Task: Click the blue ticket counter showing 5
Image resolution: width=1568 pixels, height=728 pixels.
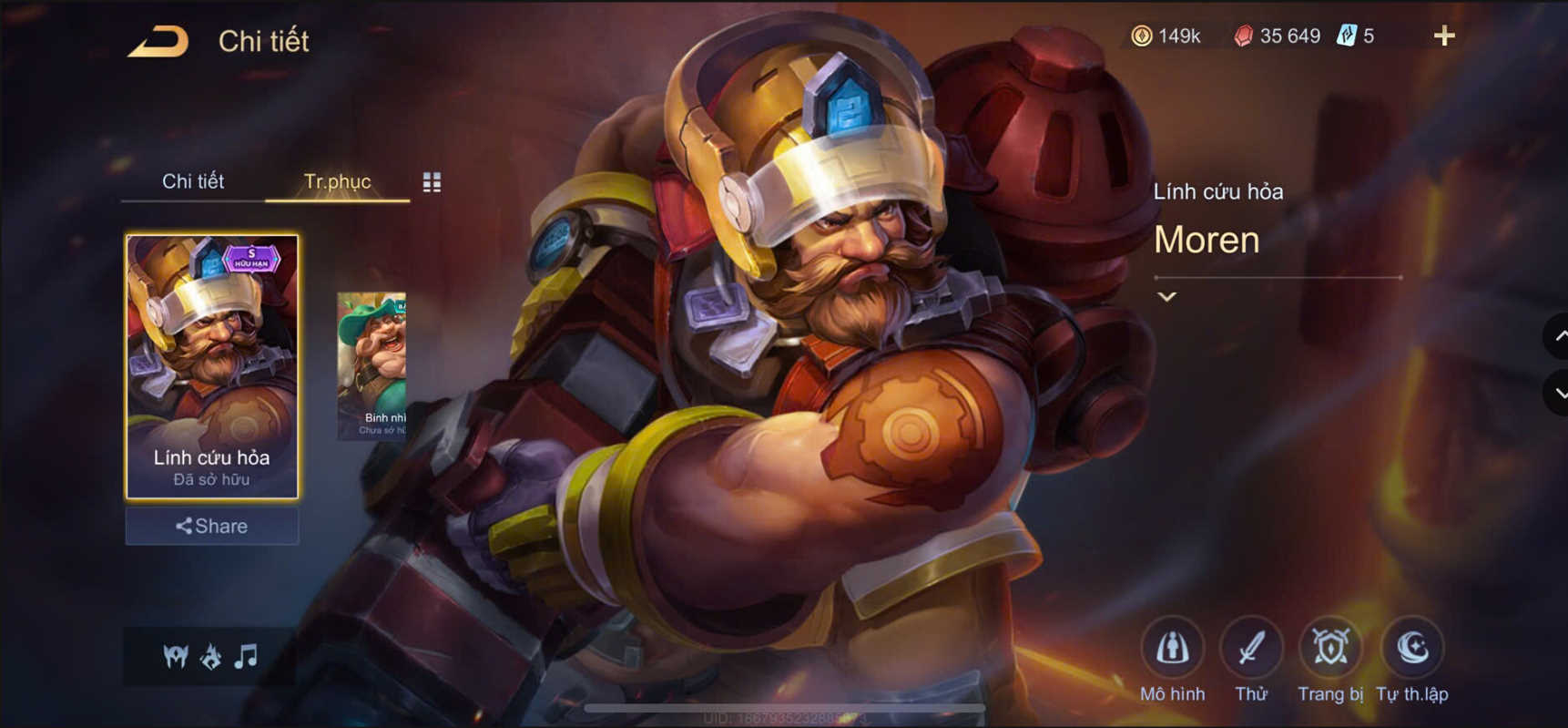Action: 1355,36
